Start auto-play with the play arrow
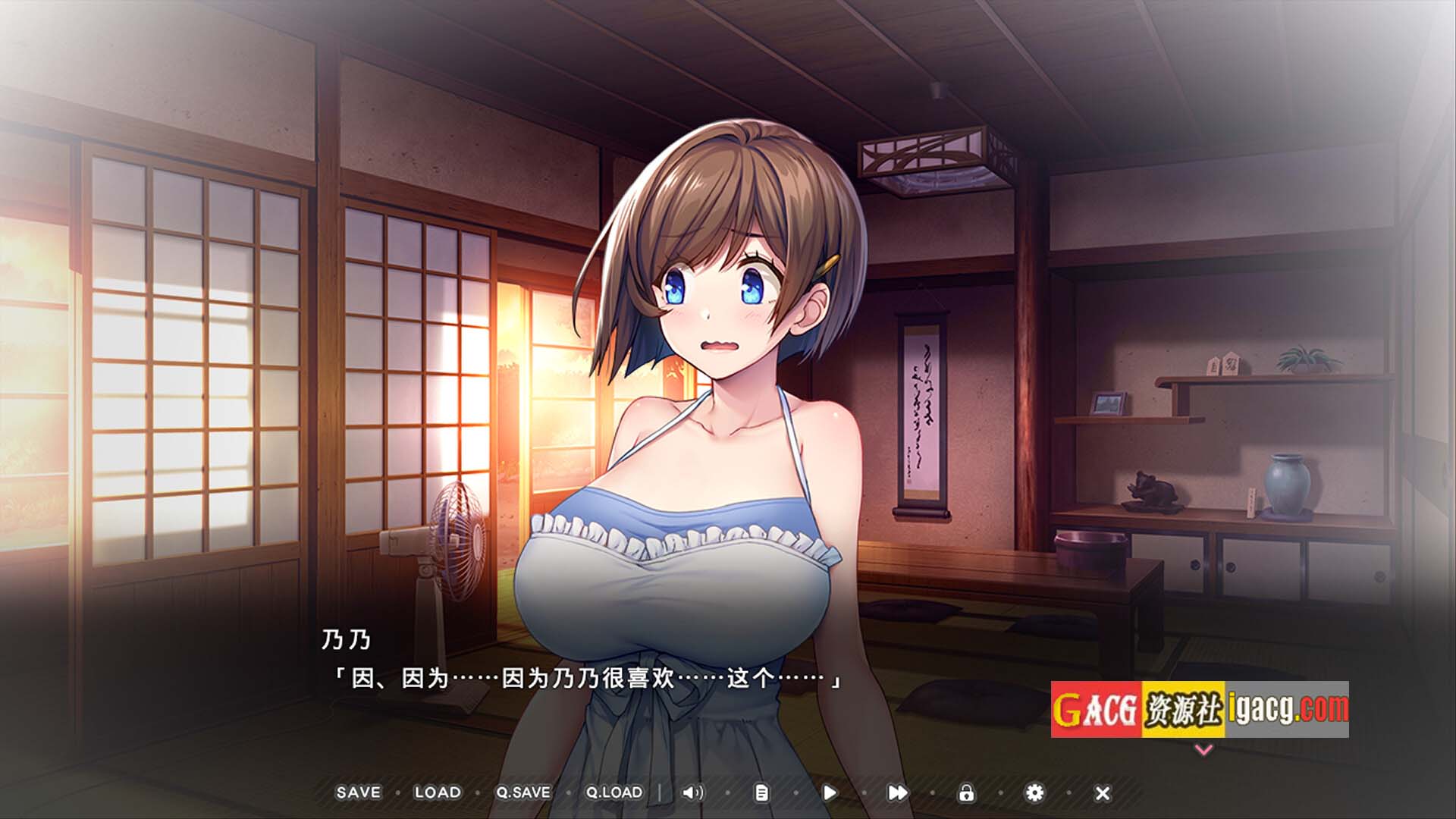This screenshot has width=1456, height=819. point(830,792)
